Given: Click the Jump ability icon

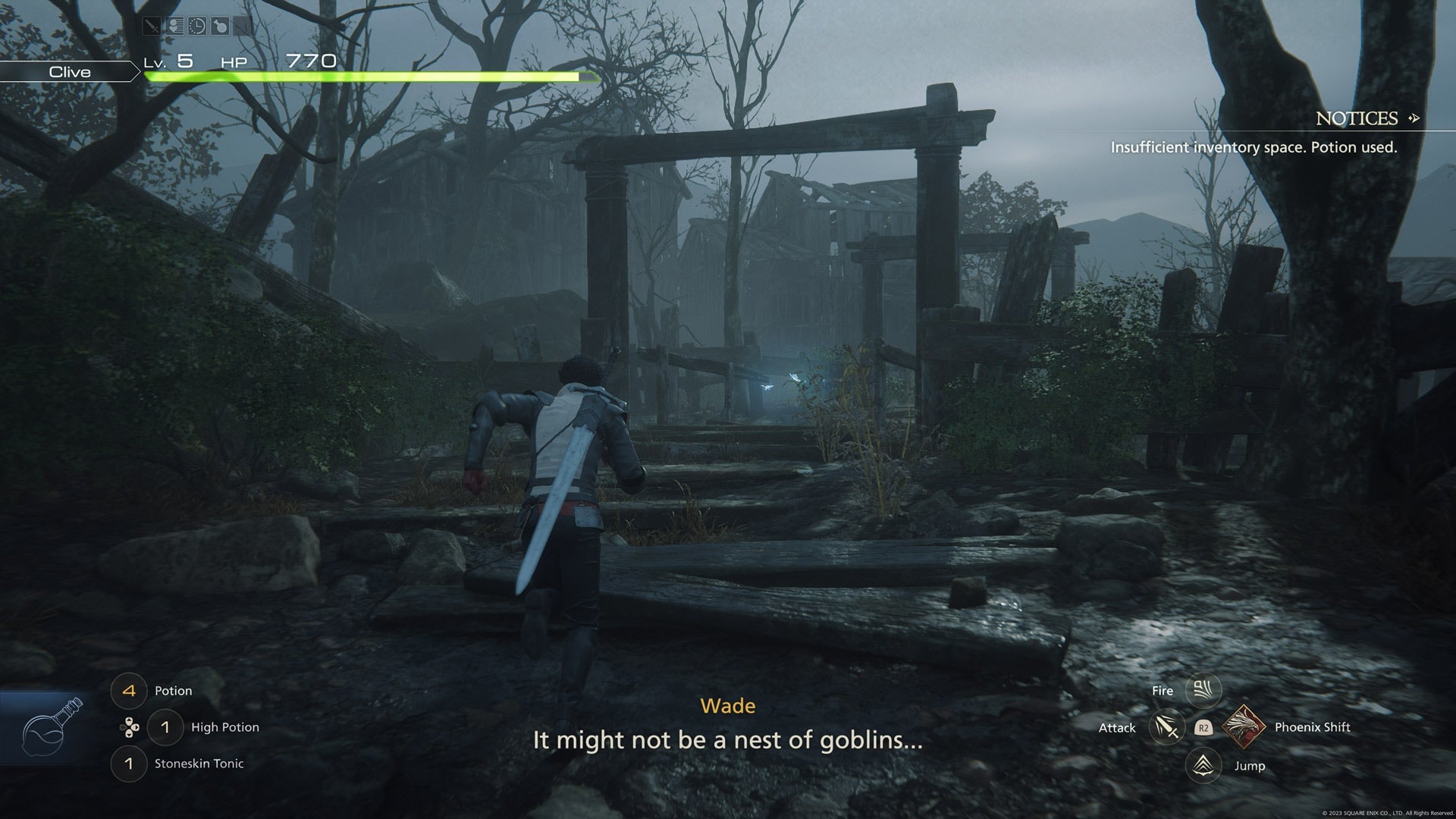Looking at the screenshot, I should [x=1203, y=765].
